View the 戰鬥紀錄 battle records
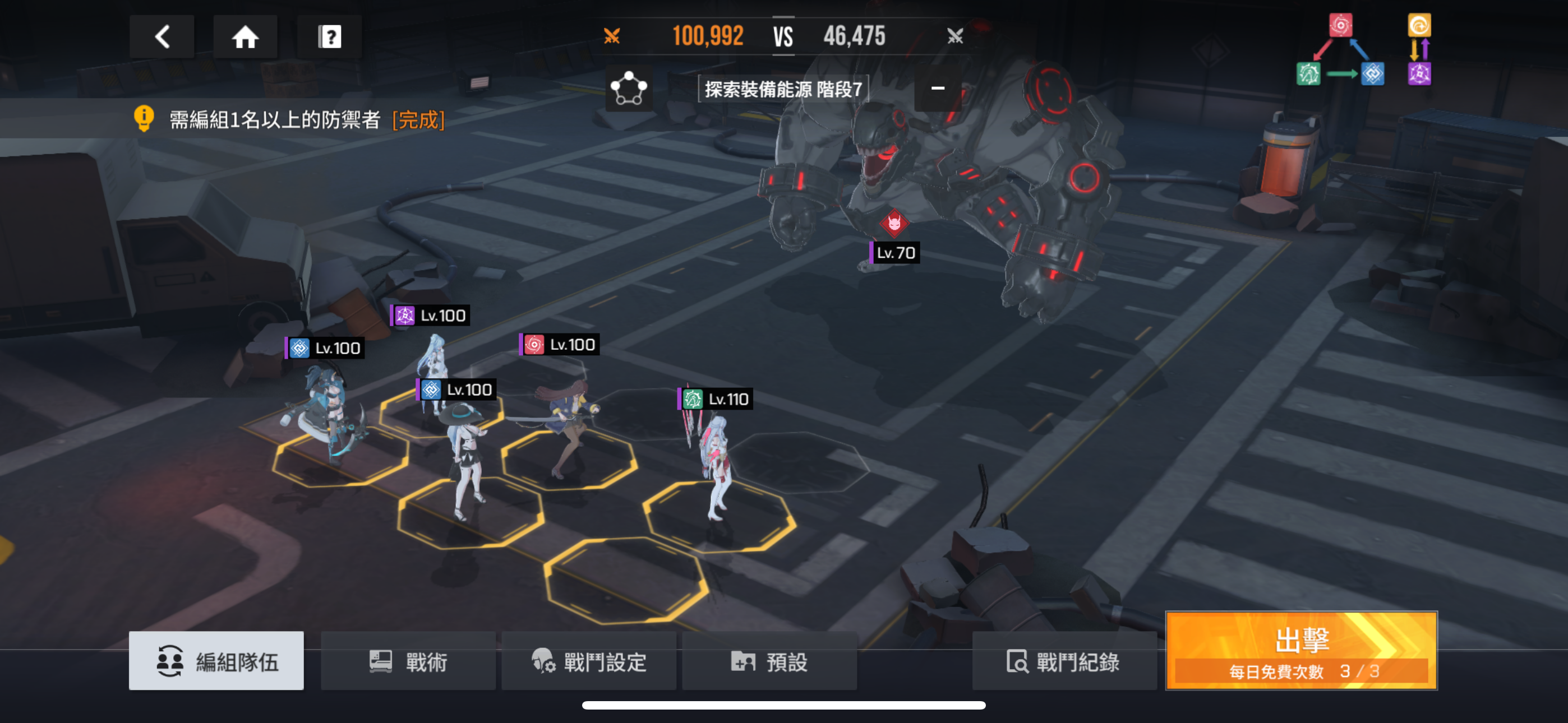 [x=1063, y=660]
